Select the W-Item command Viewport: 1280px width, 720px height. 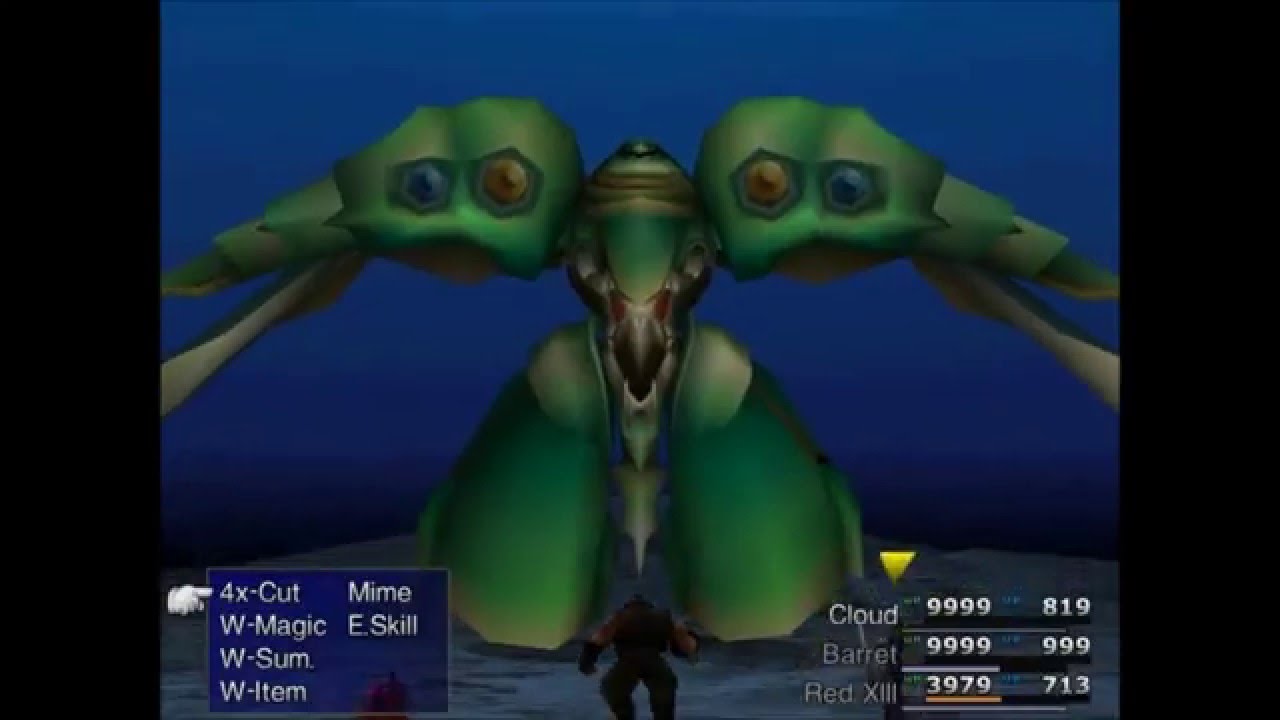(x=263, y=691)
